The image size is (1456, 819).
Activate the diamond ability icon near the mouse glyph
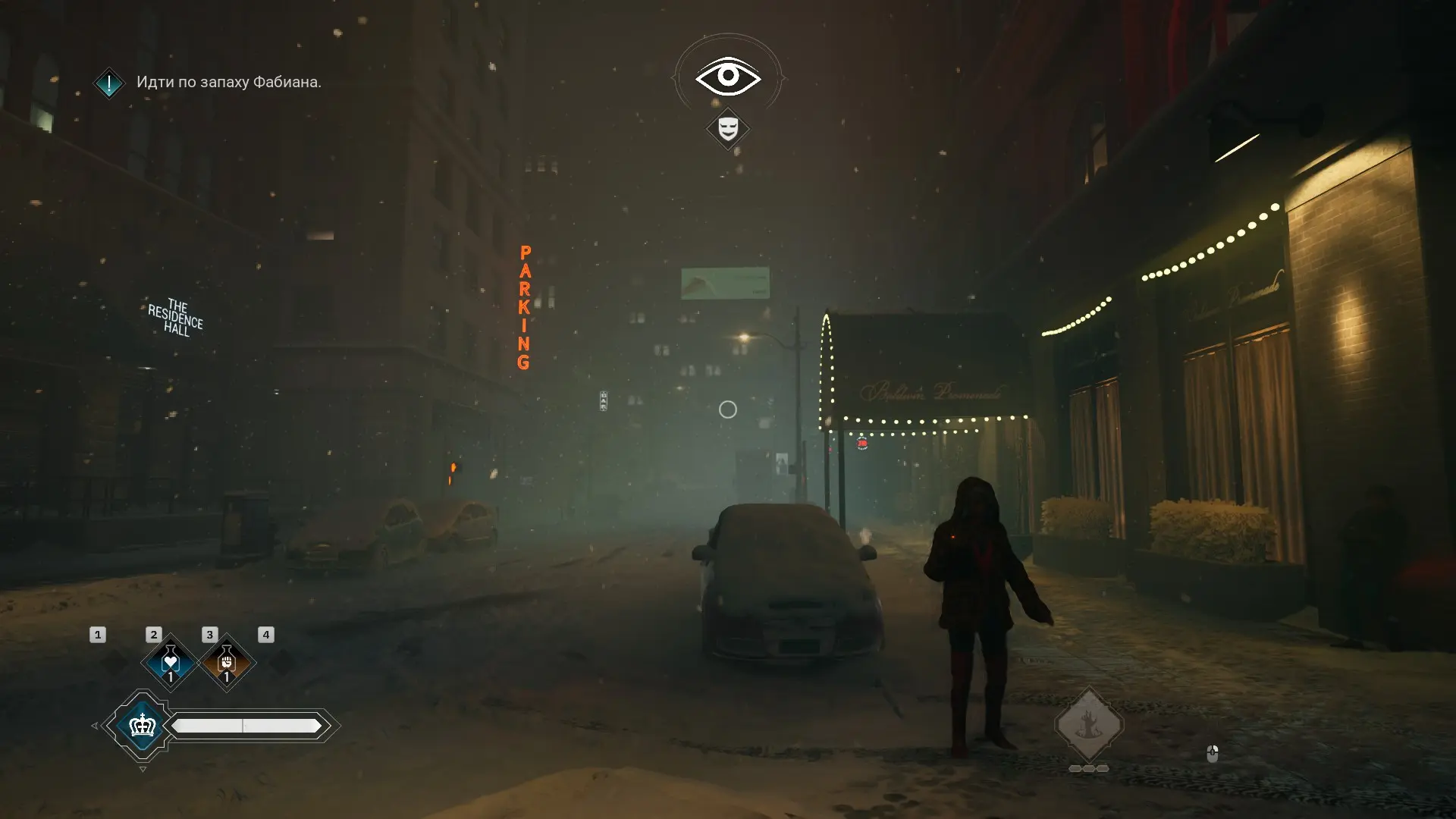pyautogui.click(x=1089, y=725)
